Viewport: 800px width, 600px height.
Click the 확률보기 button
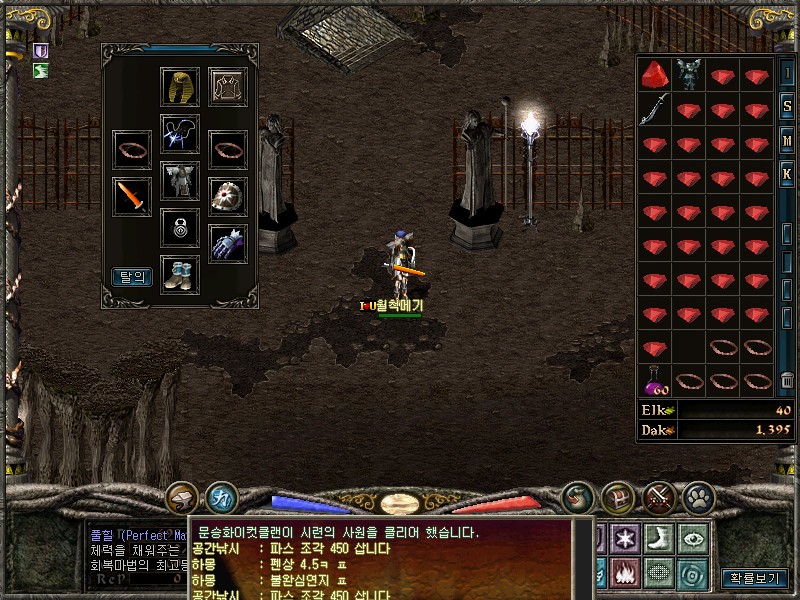pyautogui.click(x=753, y=578)
